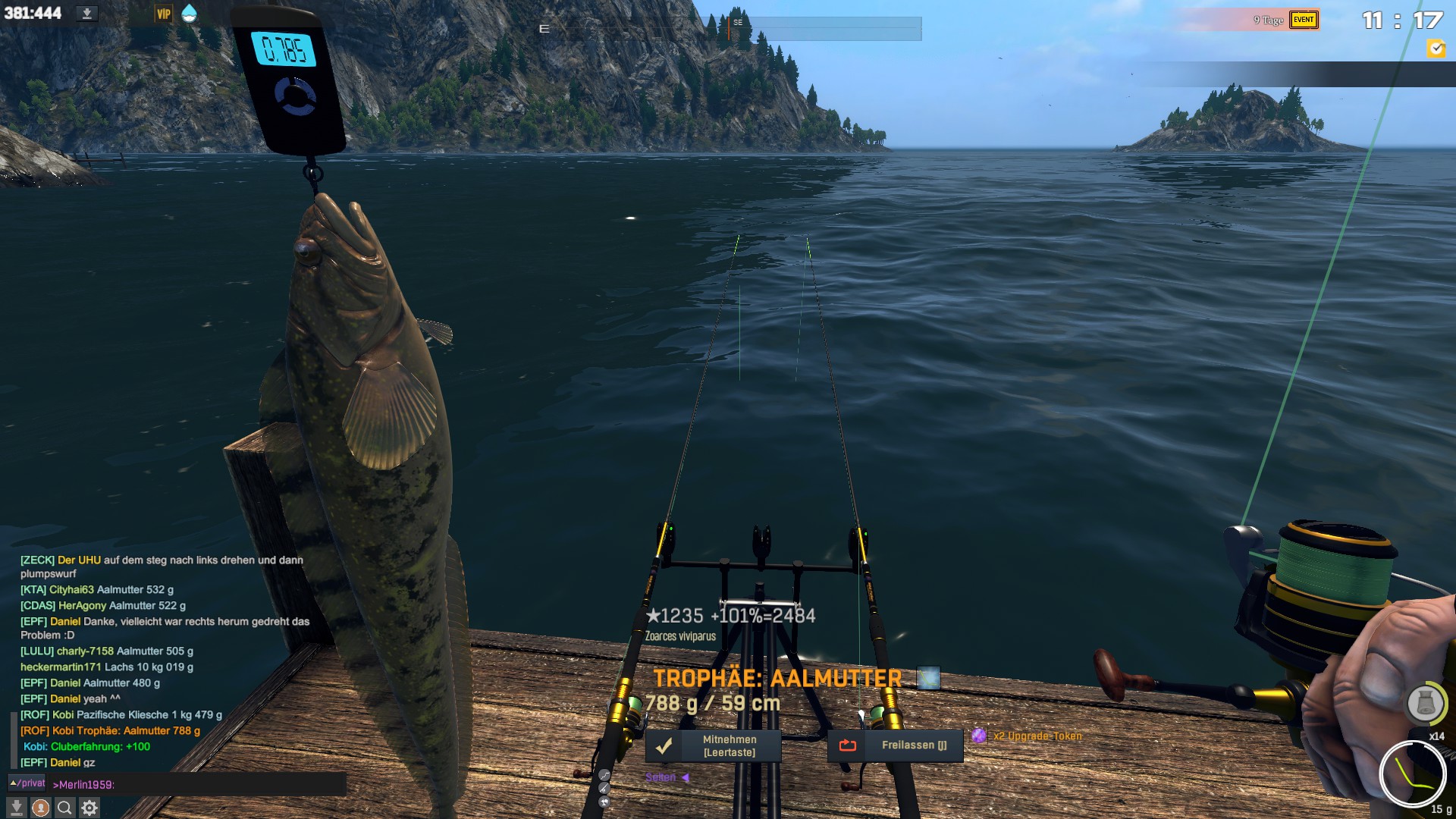1456x819 pixels.
Task: Keep the fish with Mitnehmen
Action: pos(713,745)
